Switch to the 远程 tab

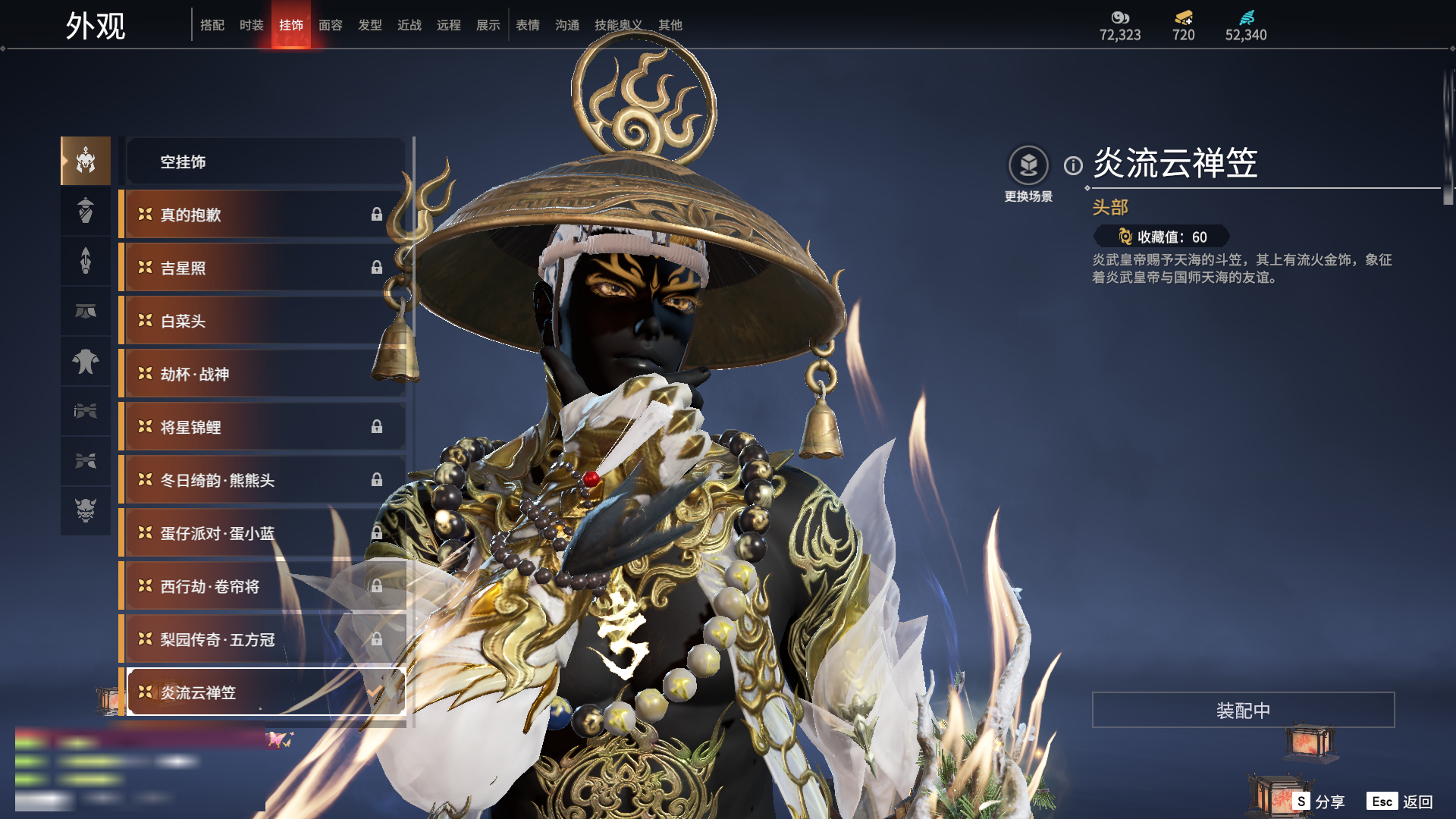coord(449,25)
